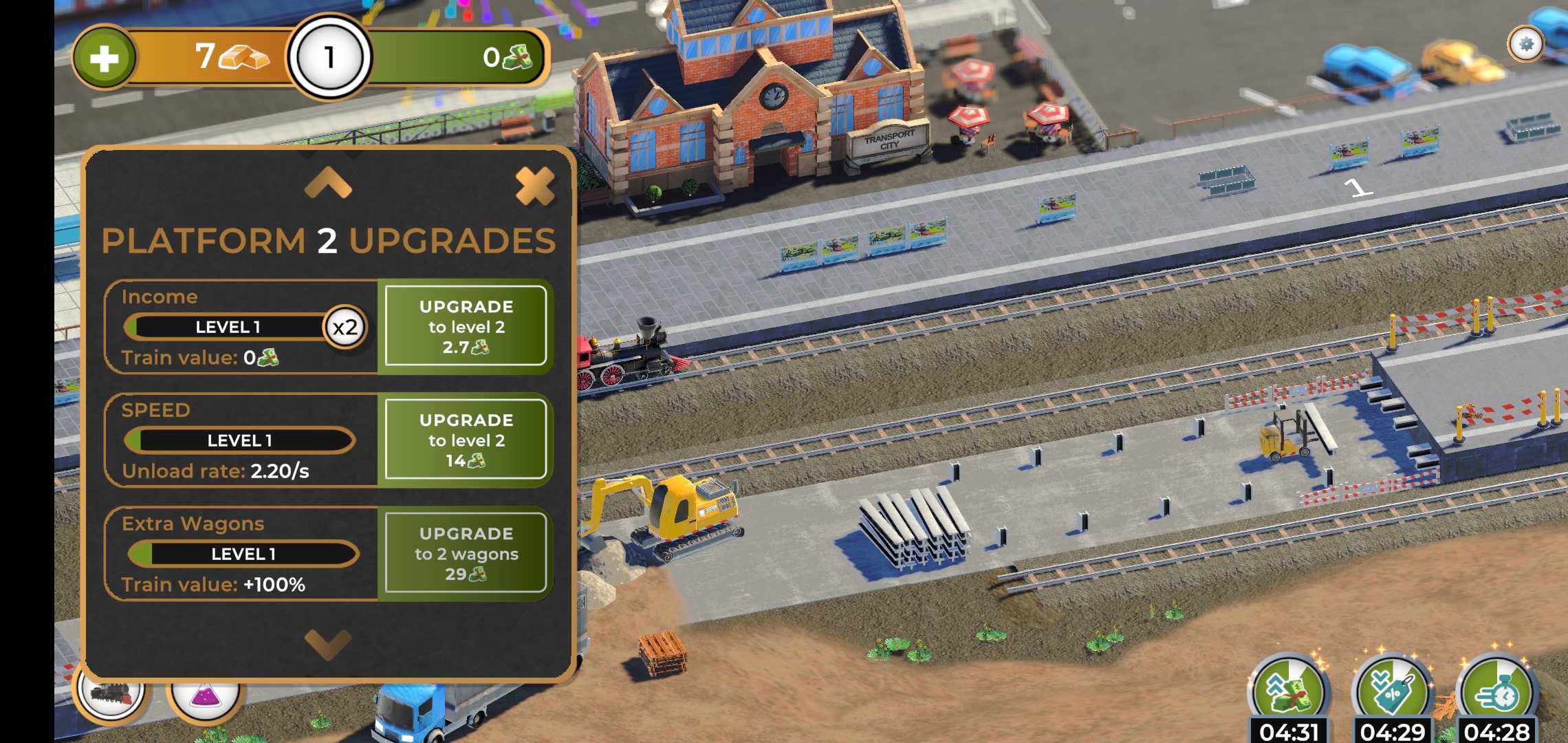This screenshot has width=1568, height=743.
Task: Open the locomotive menu button
Action: point(110,691)
